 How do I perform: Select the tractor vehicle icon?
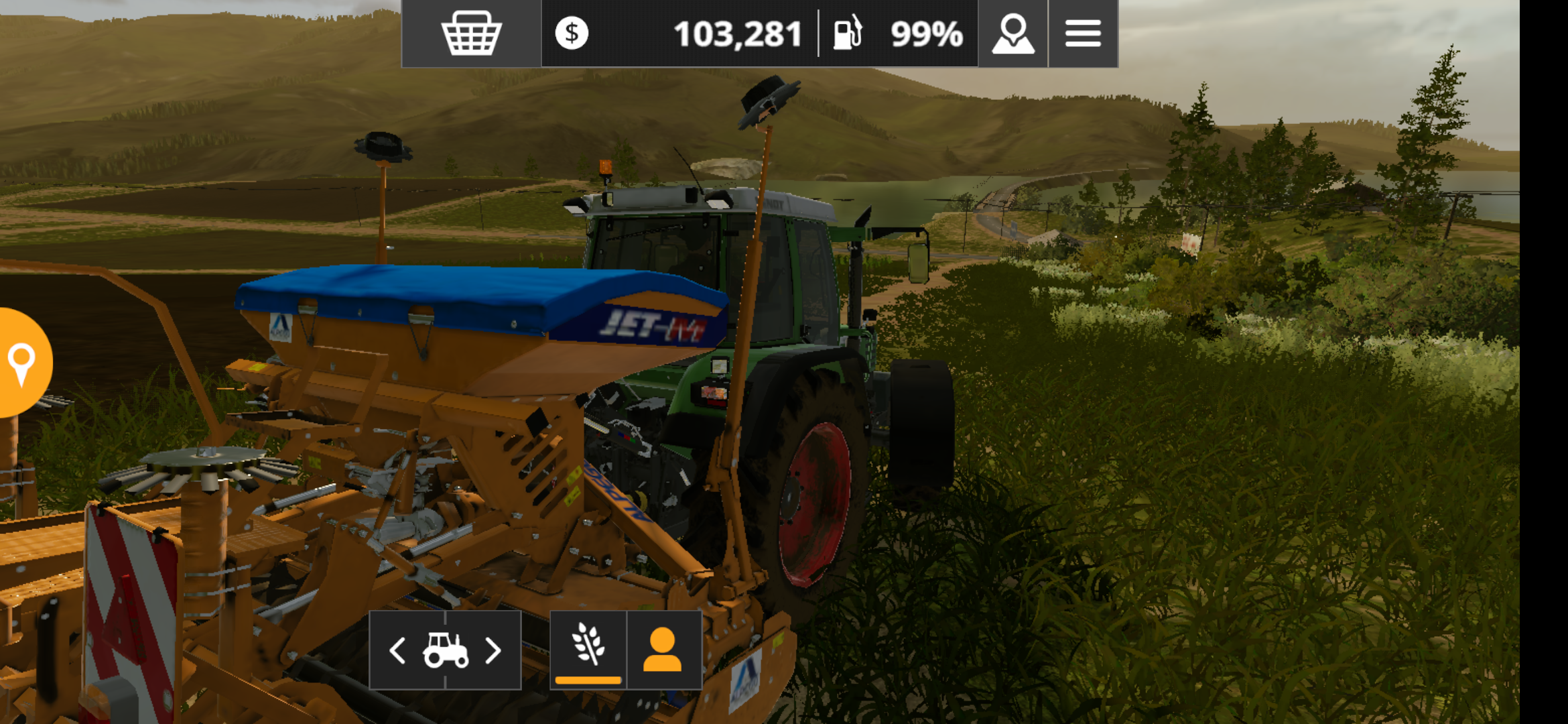[446, 650]
